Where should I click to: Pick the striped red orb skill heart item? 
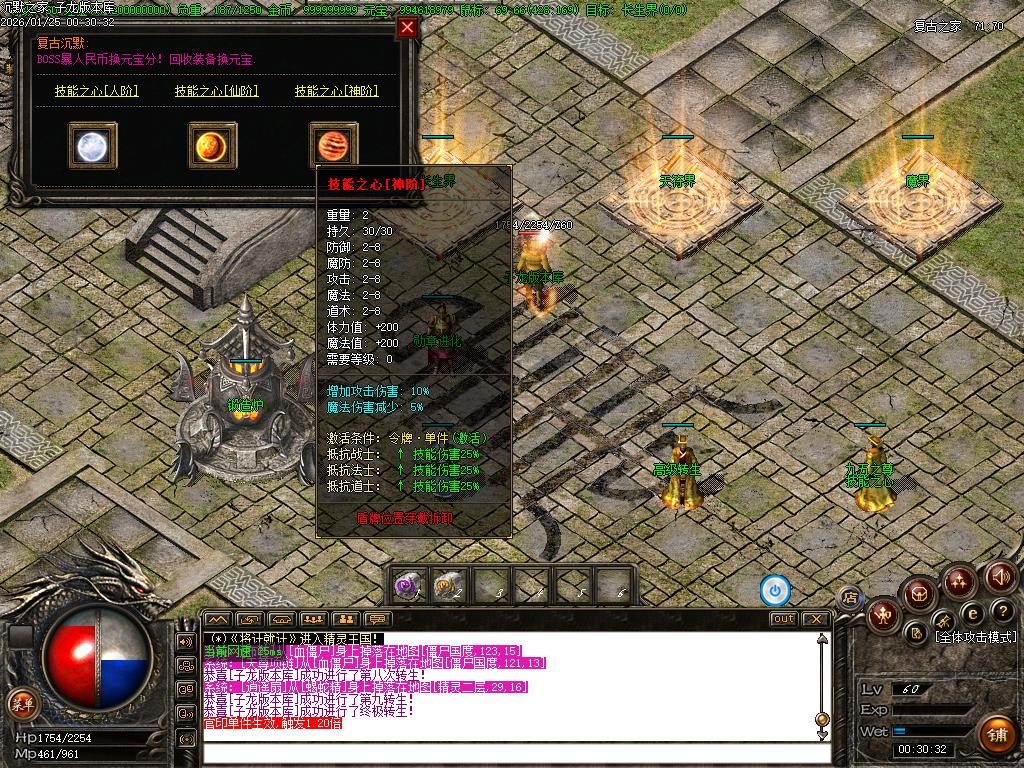pyautogui.click(x=333, y=146)
